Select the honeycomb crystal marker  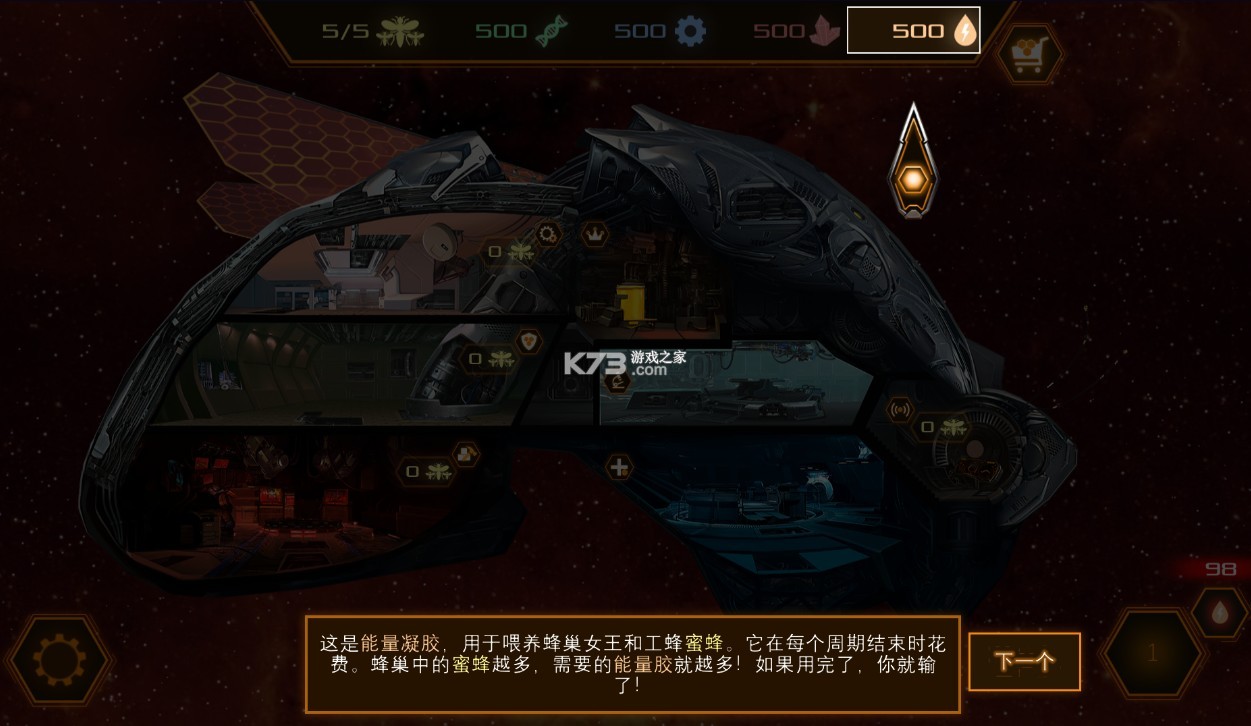[x=911, y=178]
